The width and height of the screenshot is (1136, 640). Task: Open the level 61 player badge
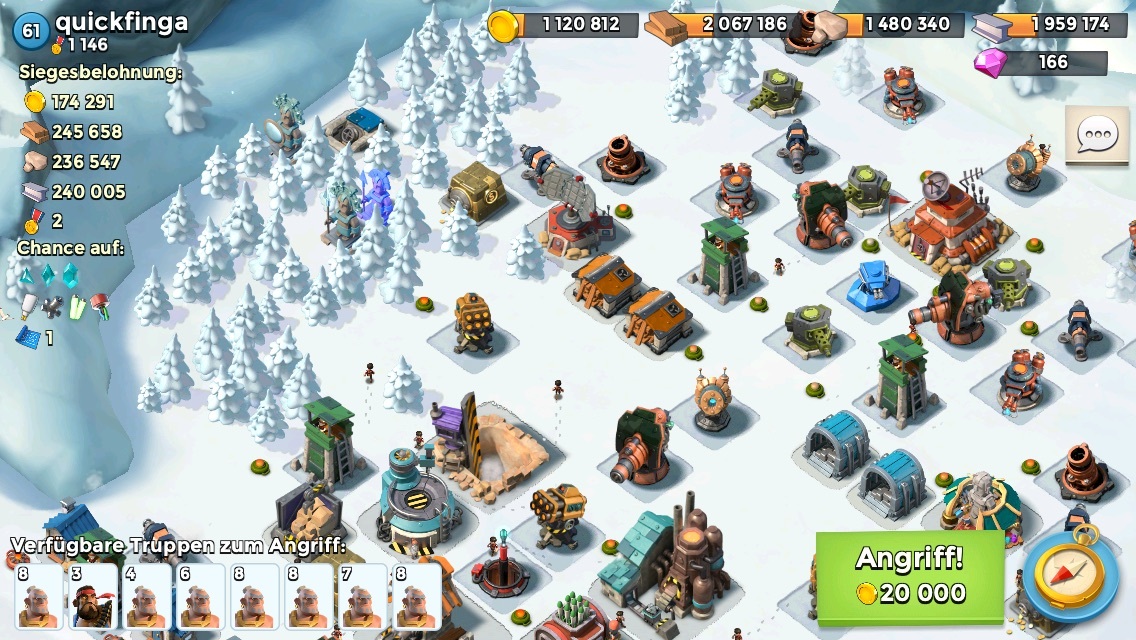tap(31, 30)
